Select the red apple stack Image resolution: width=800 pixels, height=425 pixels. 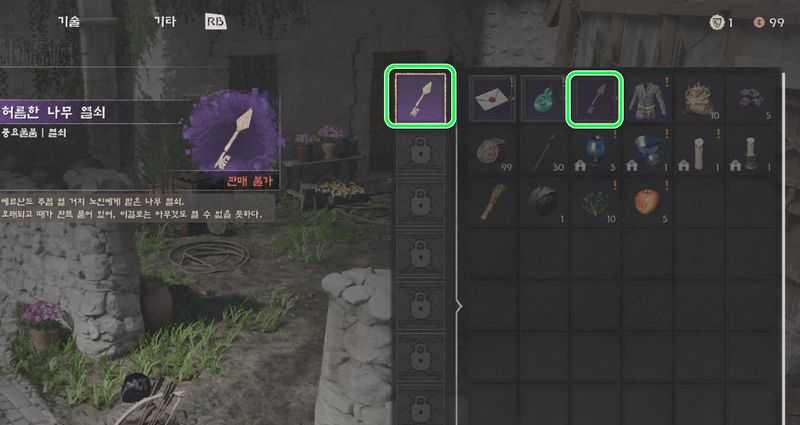click(x=649, y=203)
